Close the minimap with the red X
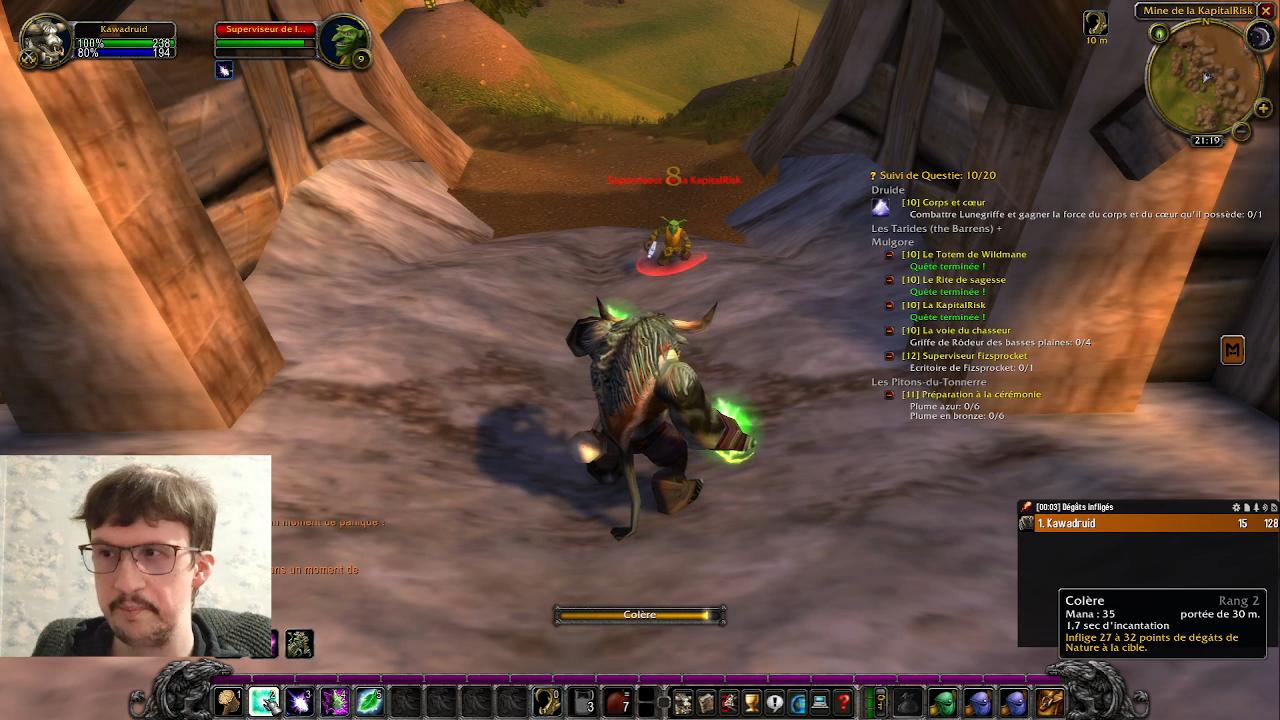 [x=1266, y=11]
